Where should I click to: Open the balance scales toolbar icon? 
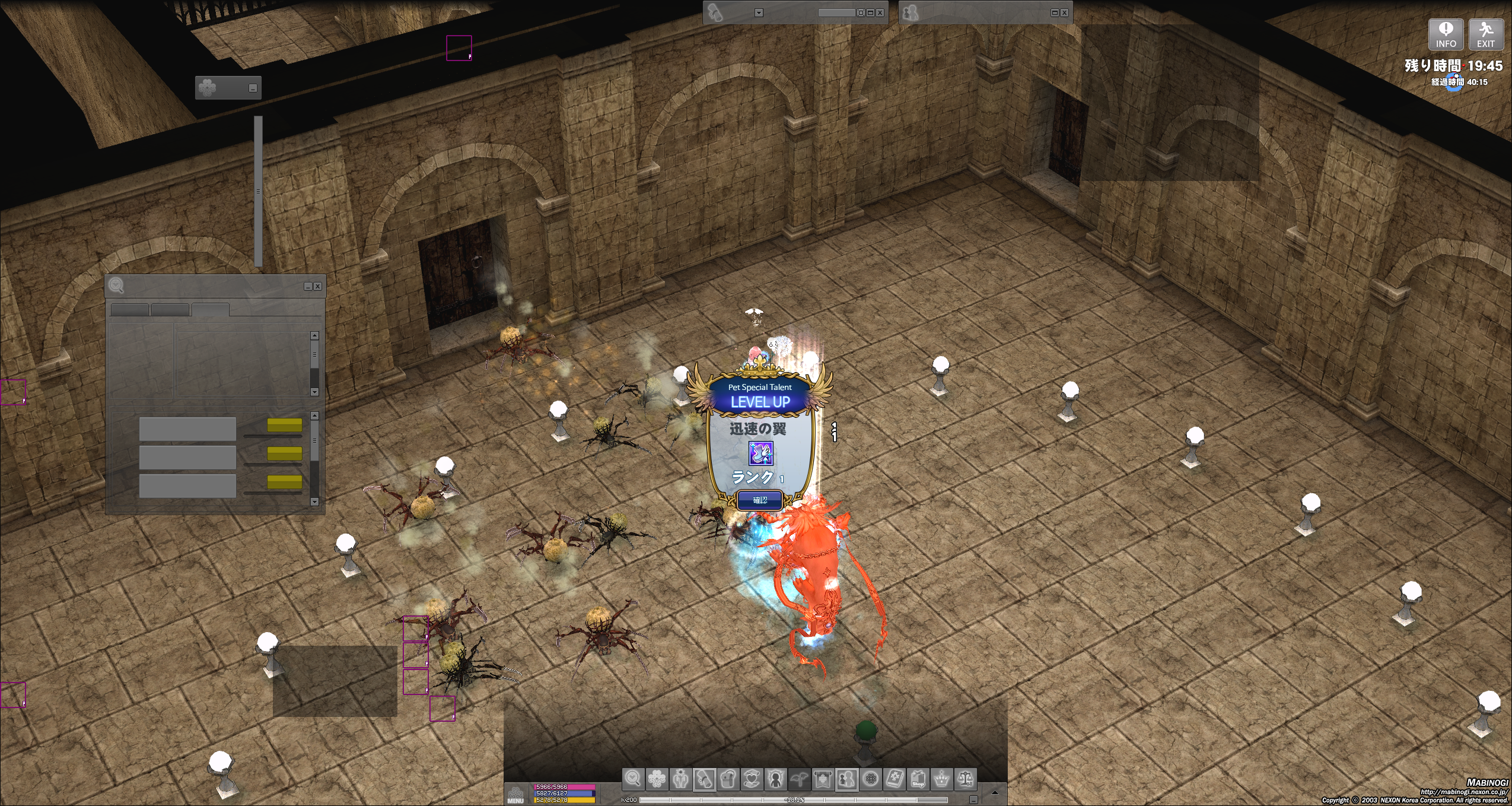tap(965, 778)
